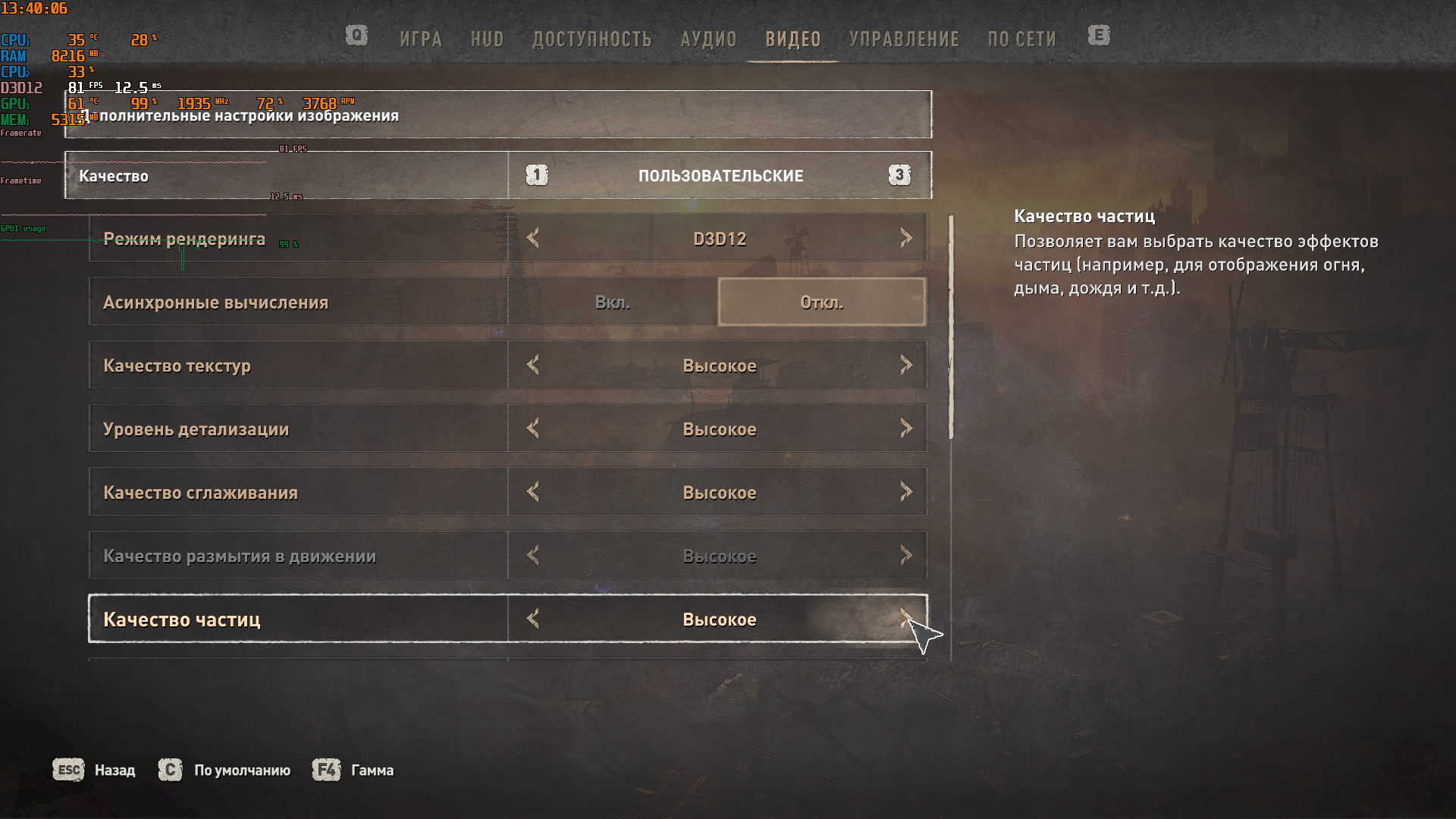
Task: Raise Качество текстур with right arrow
Action: 906,366
